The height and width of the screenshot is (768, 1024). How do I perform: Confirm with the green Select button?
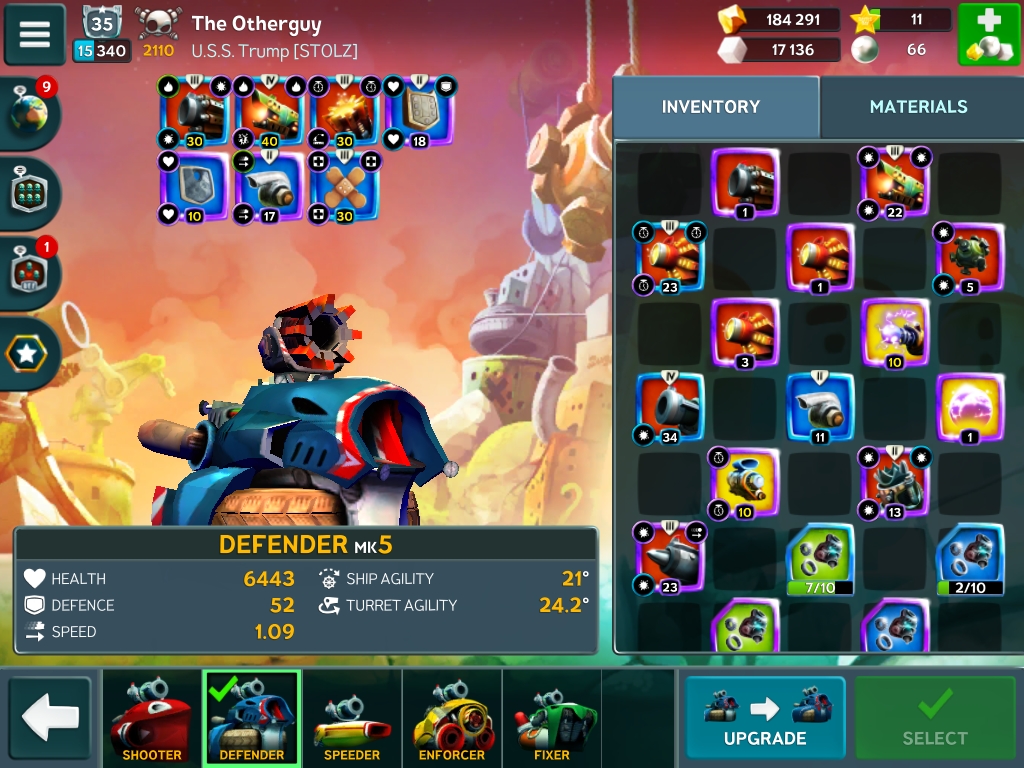[x=934, y=717]
